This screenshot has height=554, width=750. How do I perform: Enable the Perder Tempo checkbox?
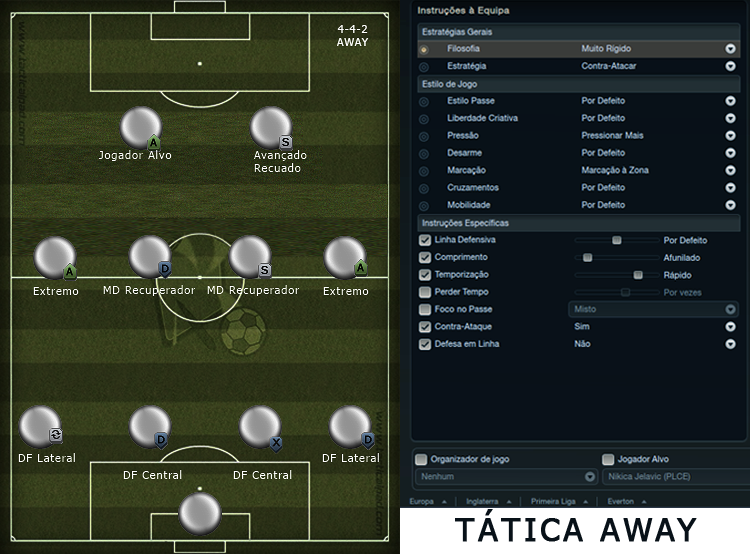point(425,292)
